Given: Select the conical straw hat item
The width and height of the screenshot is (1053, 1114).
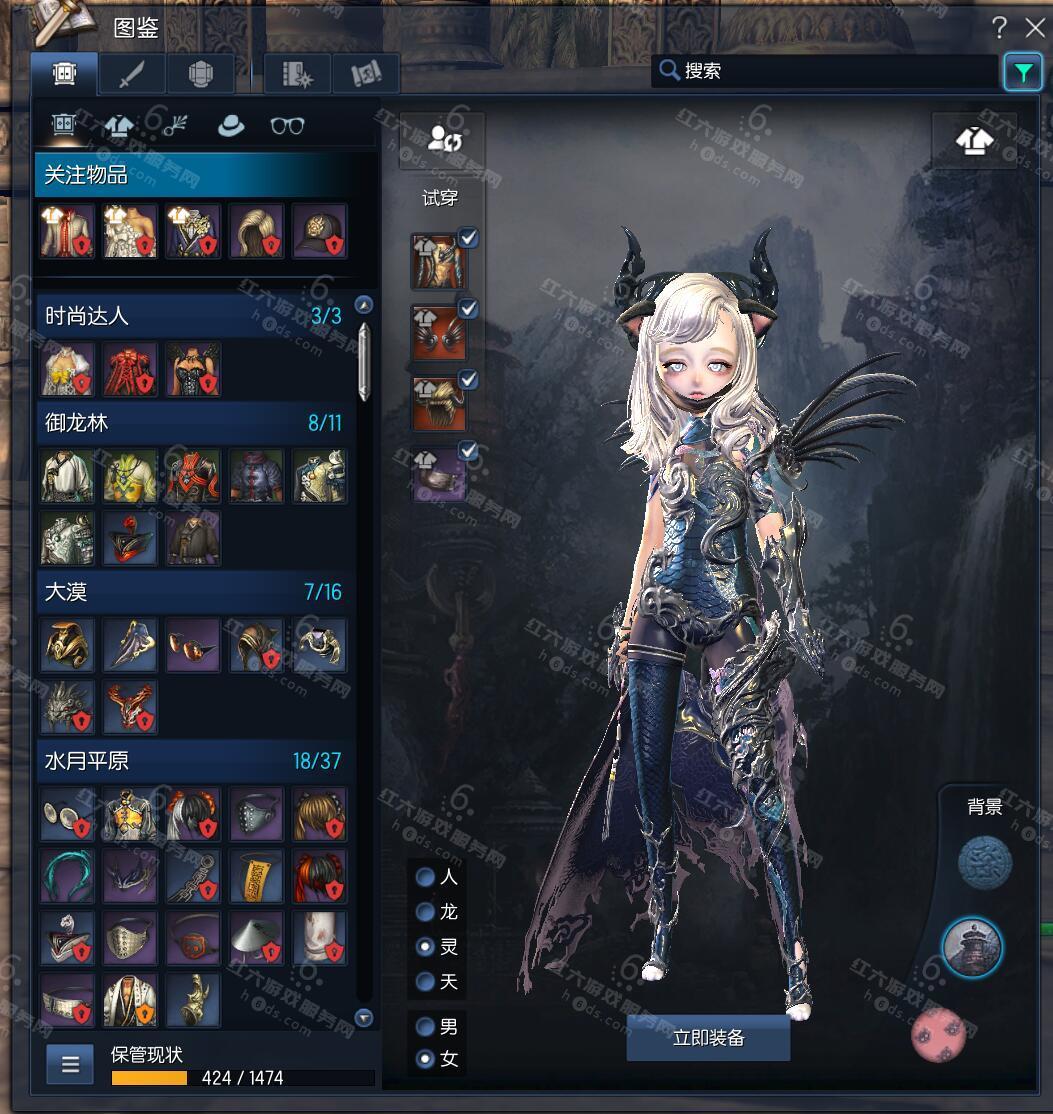Looking at the screenshot, I should click(256, 936).
